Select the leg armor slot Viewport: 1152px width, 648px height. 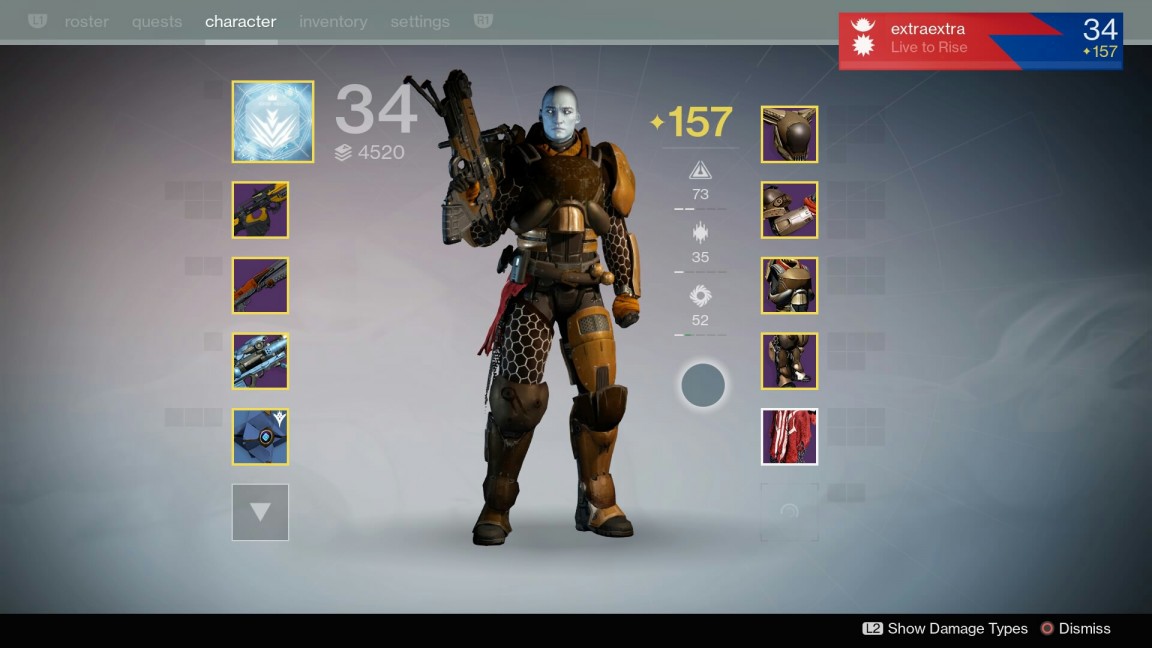pos(789,361)
